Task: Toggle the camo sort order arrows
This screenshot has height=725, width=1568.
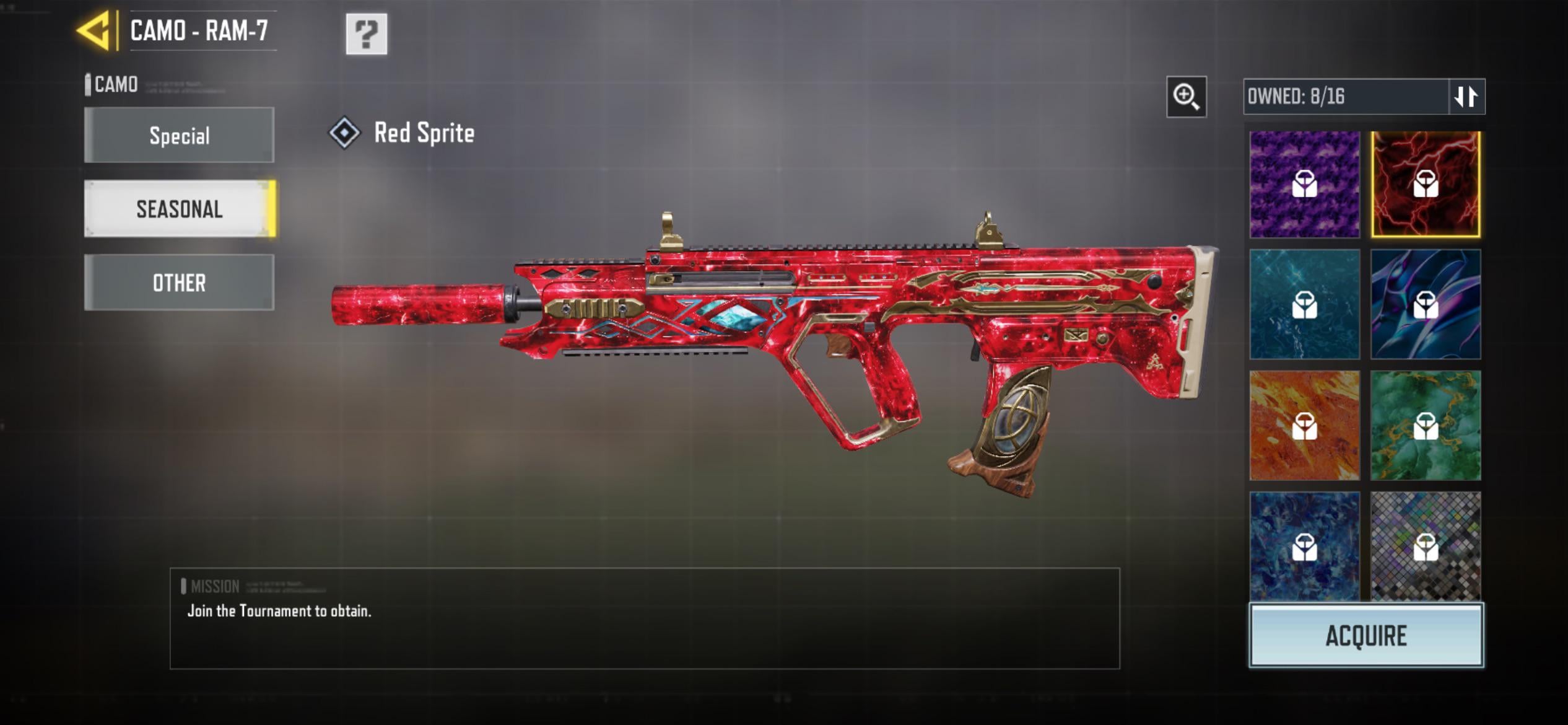Action: pos(1466,97)
